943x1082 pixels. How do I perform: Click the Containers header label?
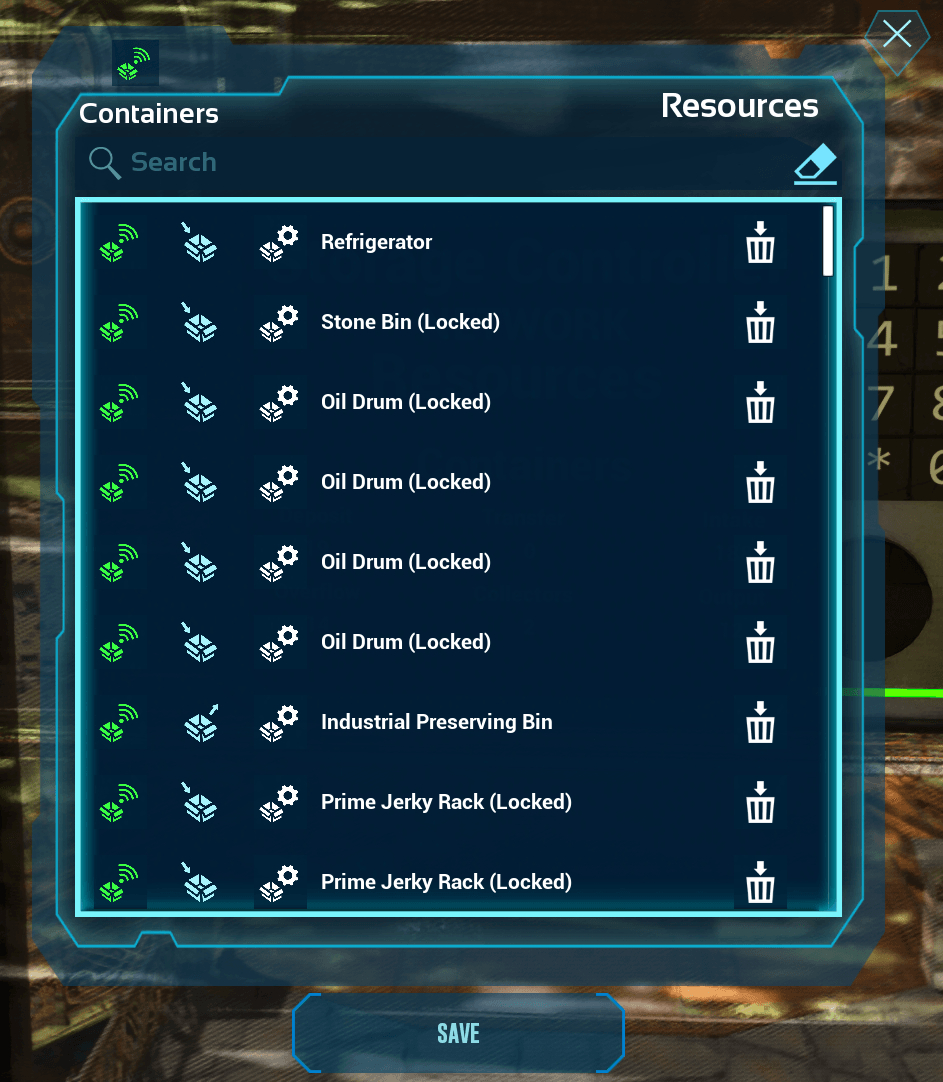click(x=149, y=114)
